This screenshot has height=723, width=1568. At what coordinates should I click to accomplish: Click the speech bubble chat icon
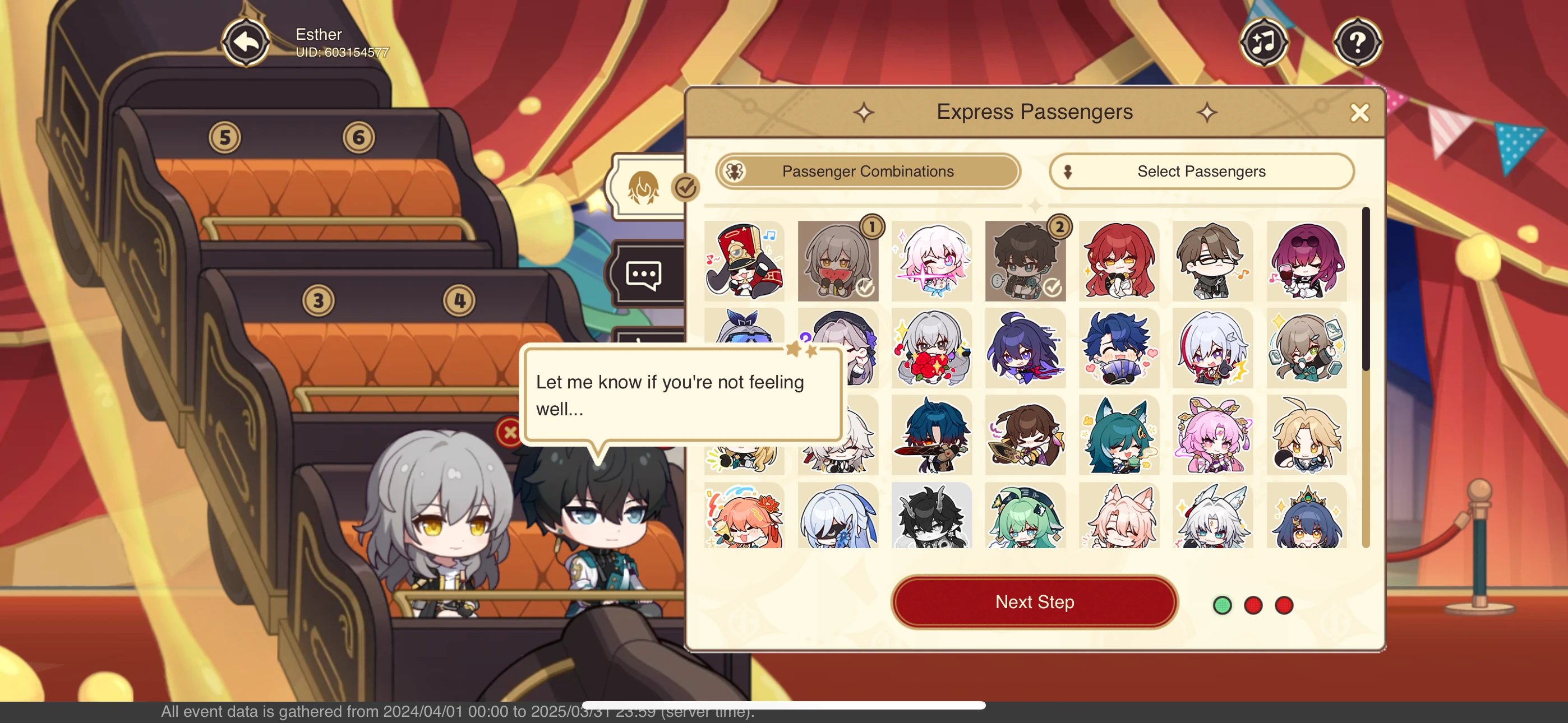point(642,274)
